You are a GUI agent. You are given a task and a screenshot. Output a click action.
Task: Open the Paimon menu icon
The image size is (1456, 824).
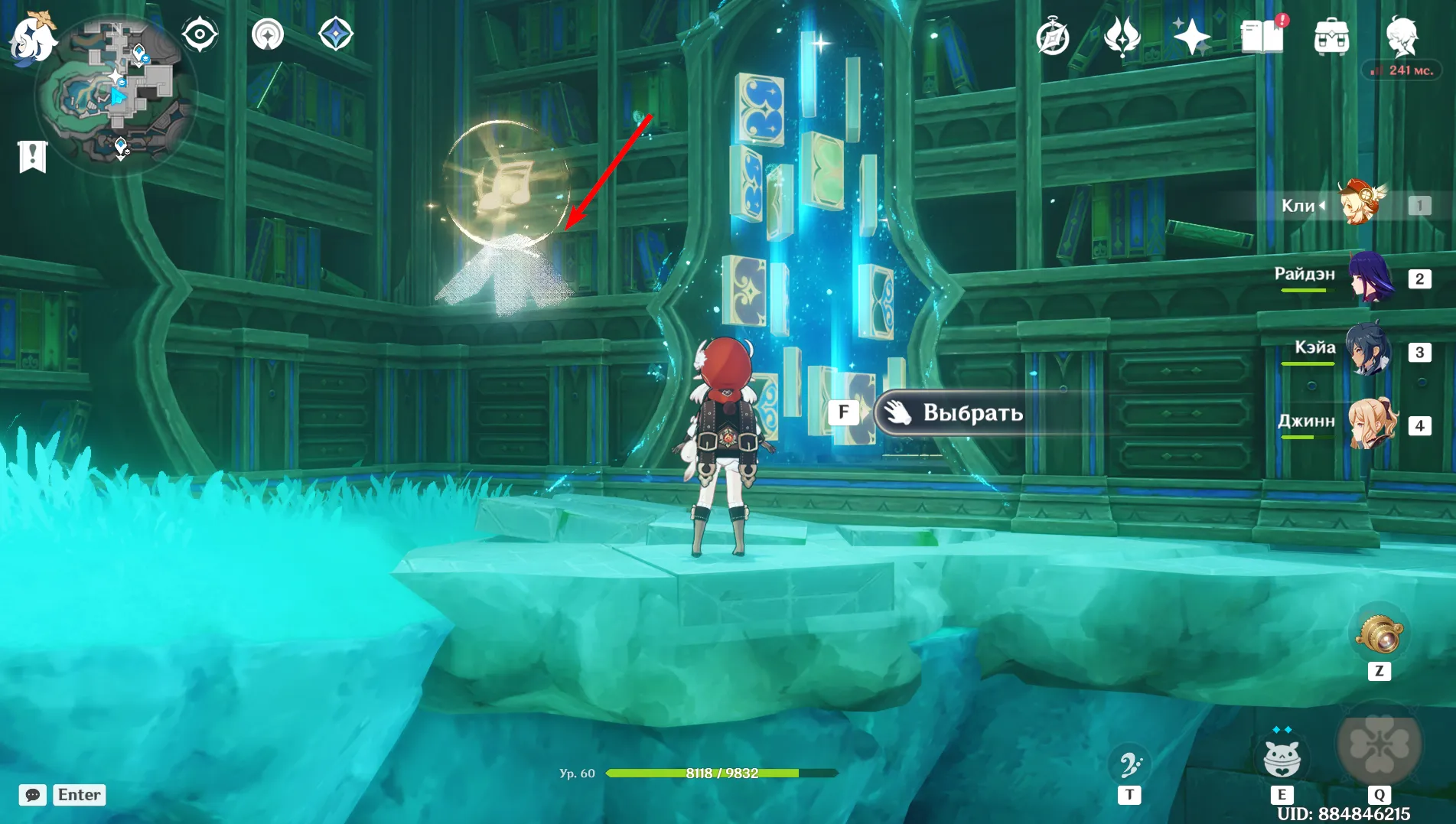32,36
